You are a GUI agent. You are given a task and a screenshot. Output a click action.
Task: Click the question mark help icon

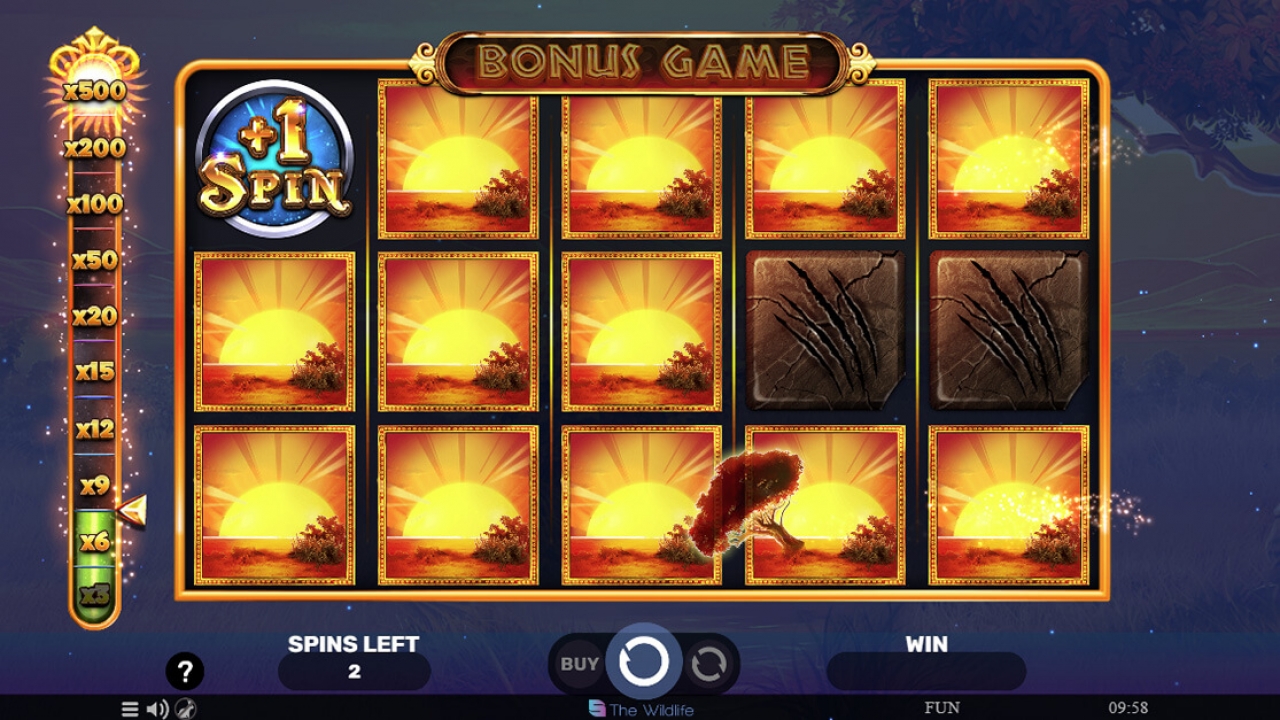183,671
